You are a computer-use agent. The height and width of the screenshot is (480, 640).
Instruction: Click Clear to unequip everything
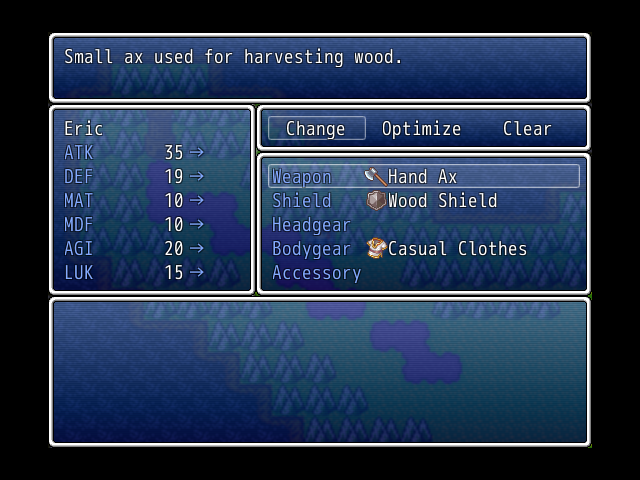point(527,129)
